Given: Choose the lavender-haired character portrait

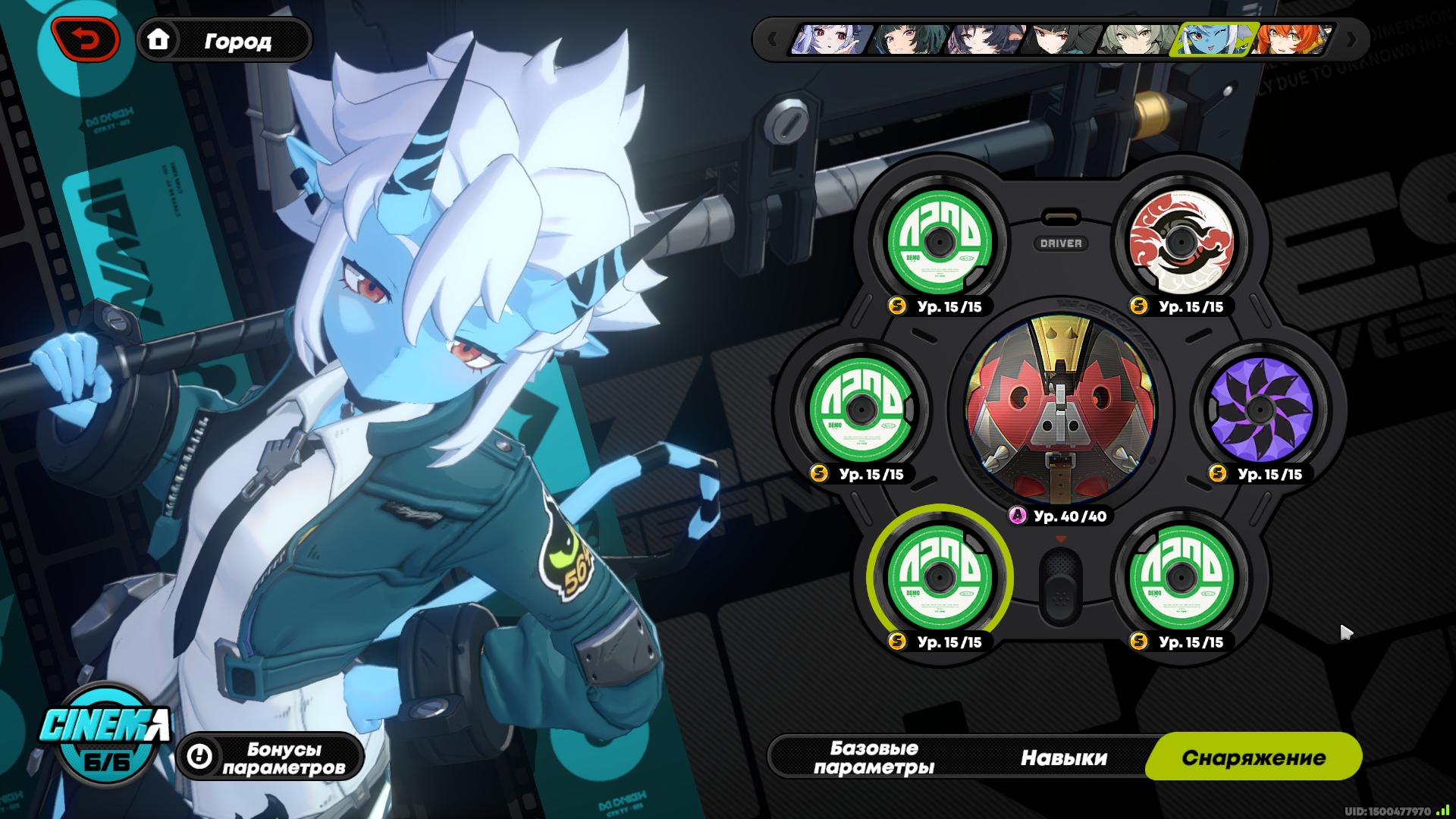Looking at the screenshot, I should pyautogui.click(x=831, y=39).
